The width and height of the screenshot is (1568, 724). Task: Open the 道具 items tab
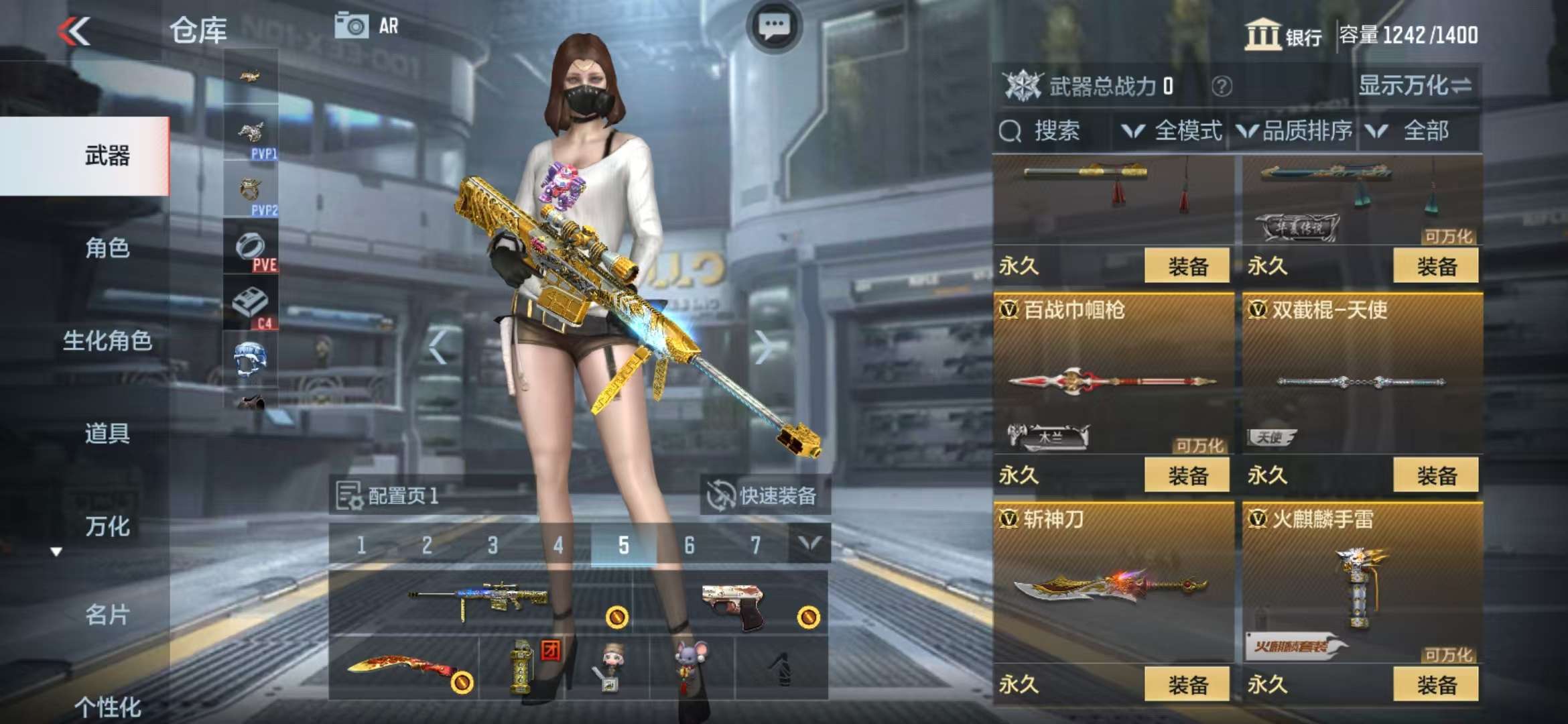[107, 433]
